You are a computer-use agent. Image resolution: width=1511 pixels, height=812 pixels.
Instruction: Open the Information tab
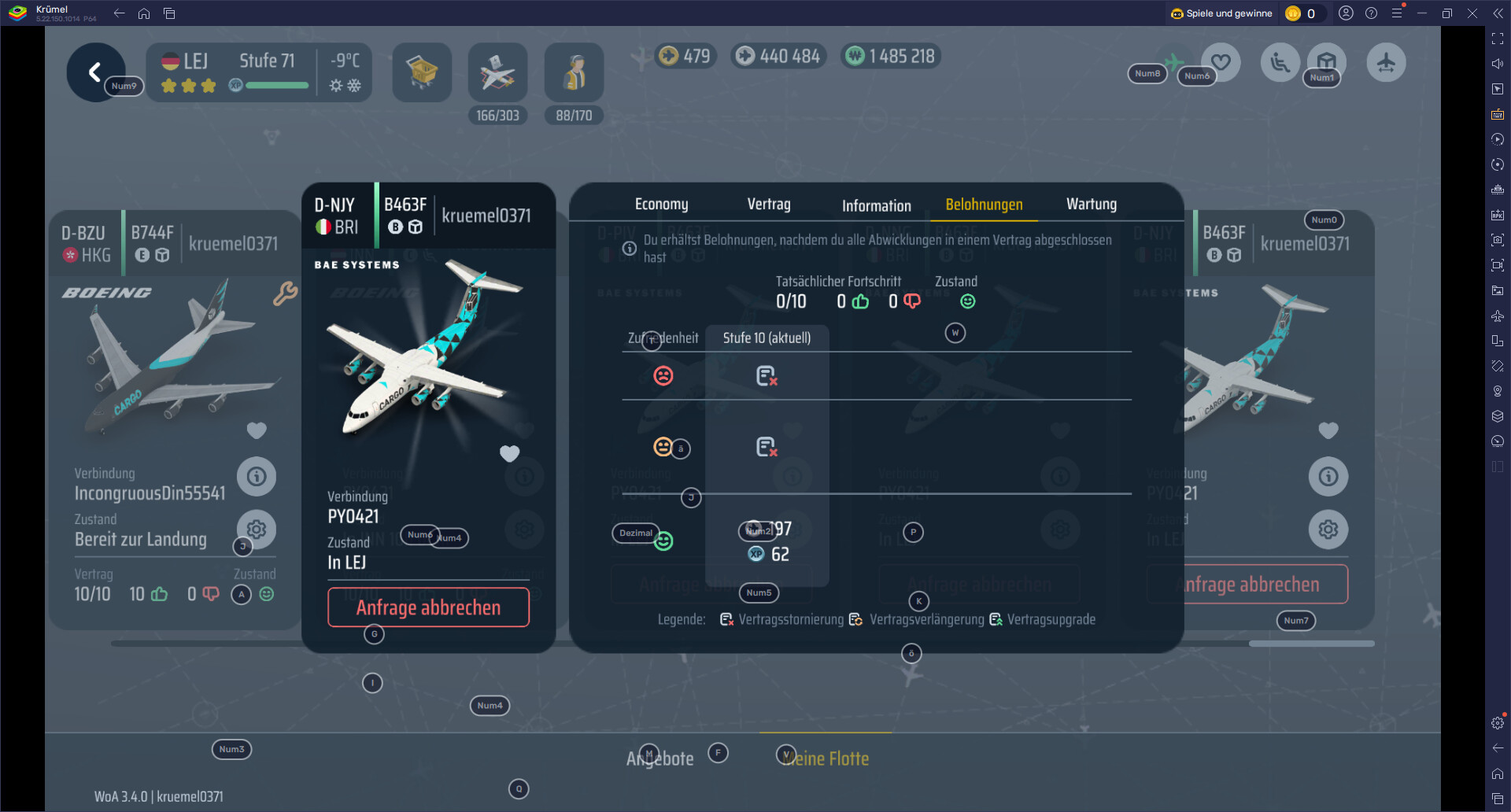[876, 205]
